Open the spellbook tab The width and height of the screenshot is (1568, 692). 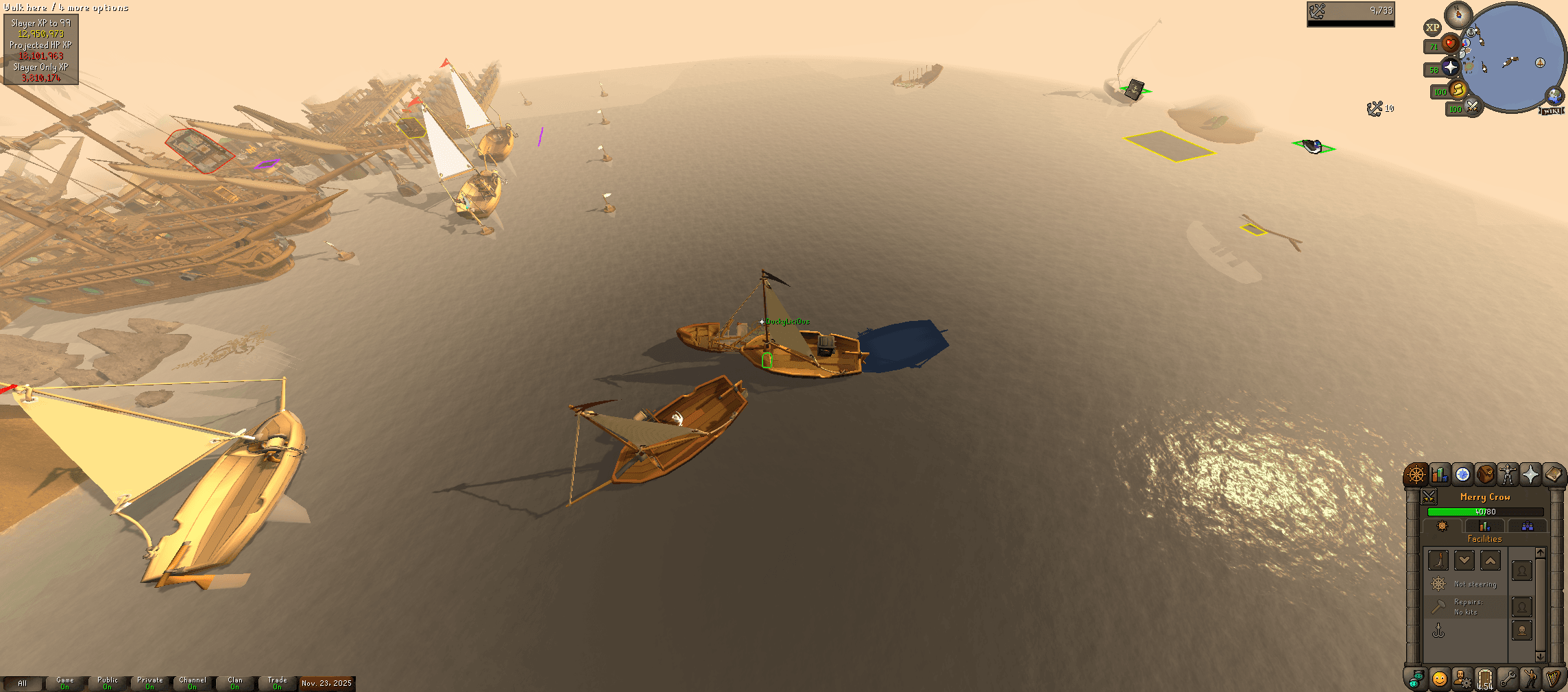pyautogui.click(x=1554, y=475)
